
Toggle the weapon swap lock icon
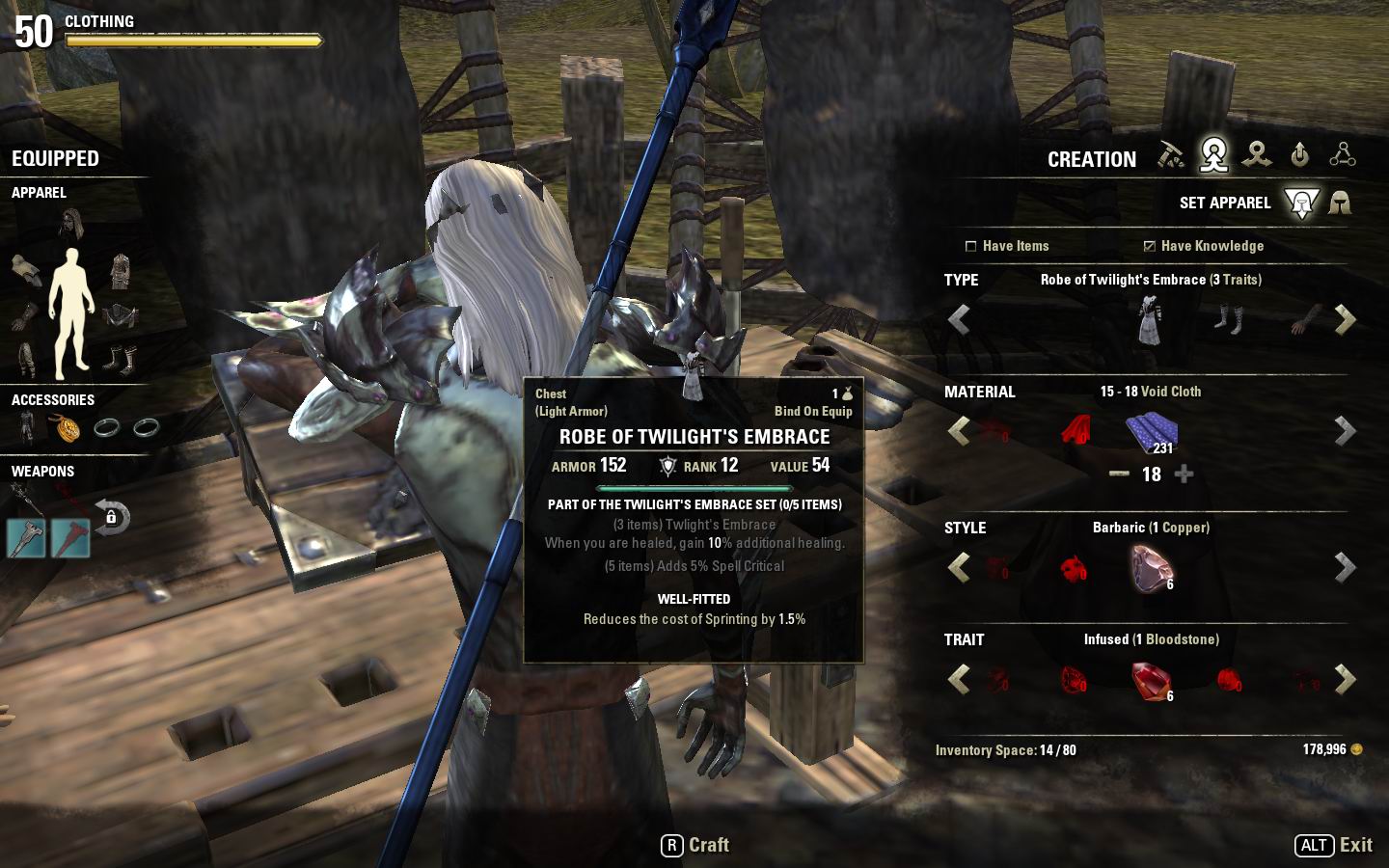(x=112, y=517)
